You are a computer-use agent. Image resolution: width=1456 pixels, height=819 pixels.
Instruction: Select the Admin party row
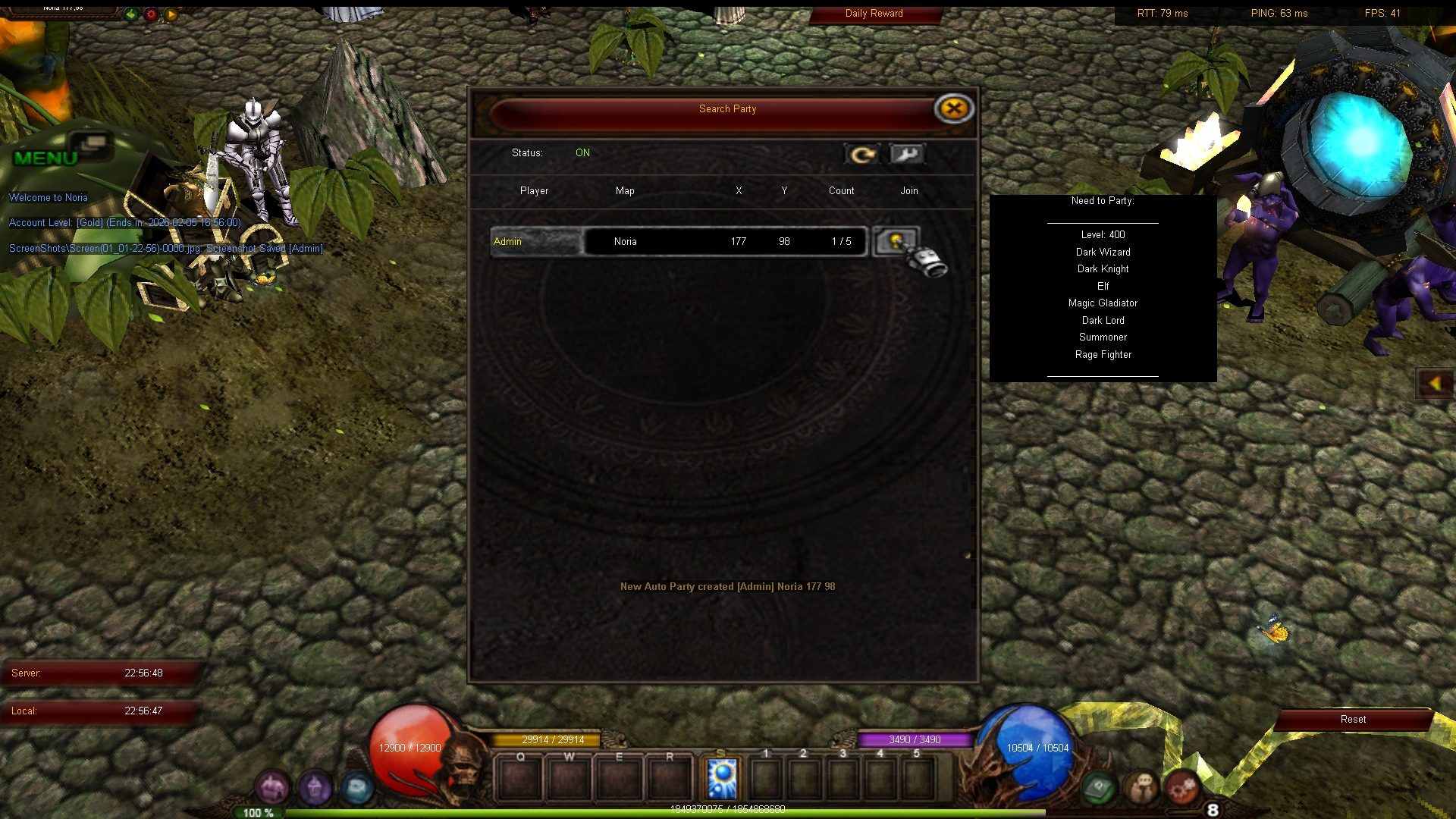[x=679, y=242]
